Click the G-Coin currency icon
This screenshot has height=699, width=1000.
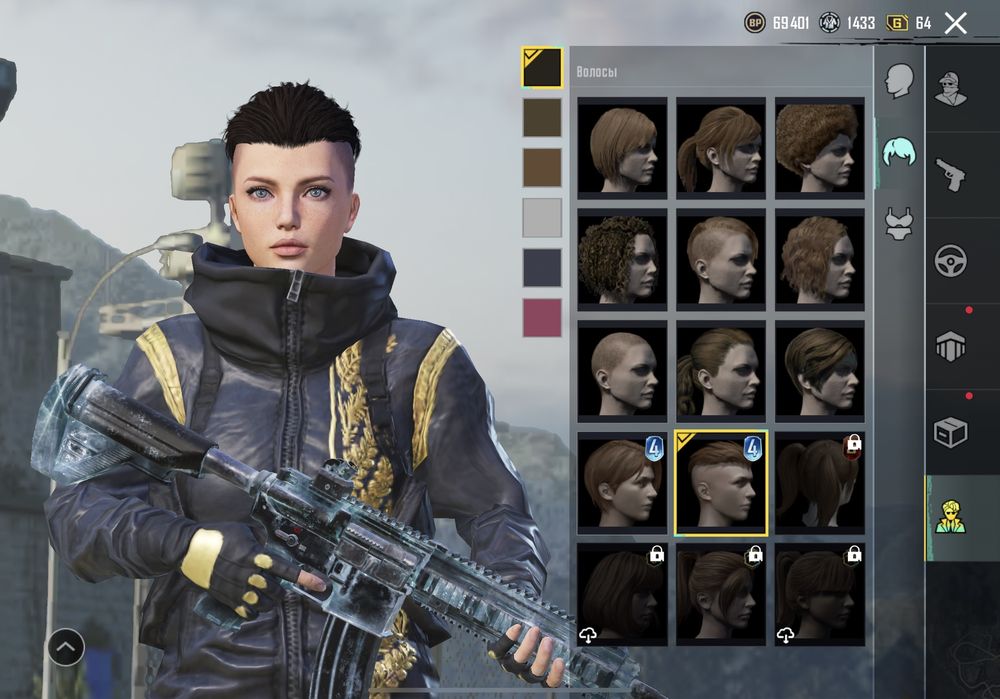(897, 23)
